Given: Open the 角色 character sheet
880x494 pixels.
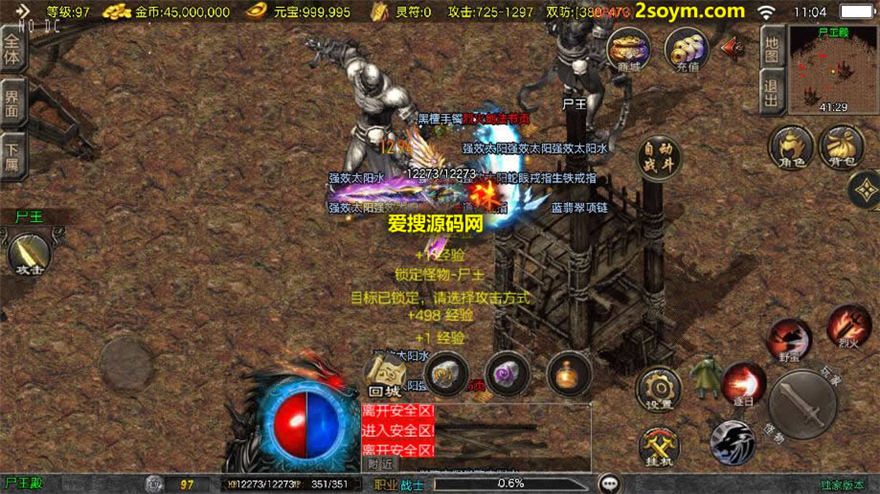Looking at the screenshot, I should (789, 148).
